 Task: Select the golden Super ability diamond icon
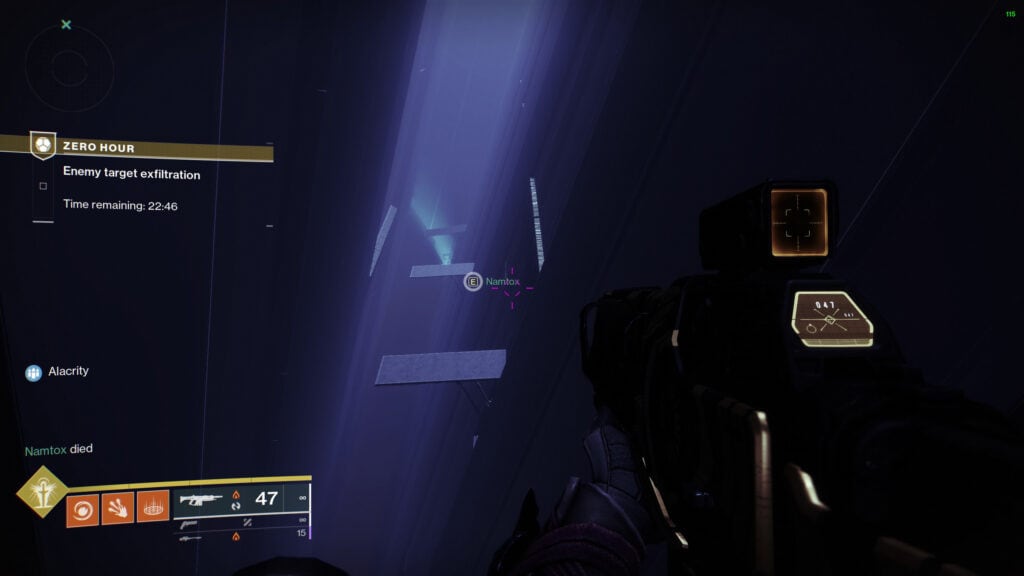pos(41,491)
